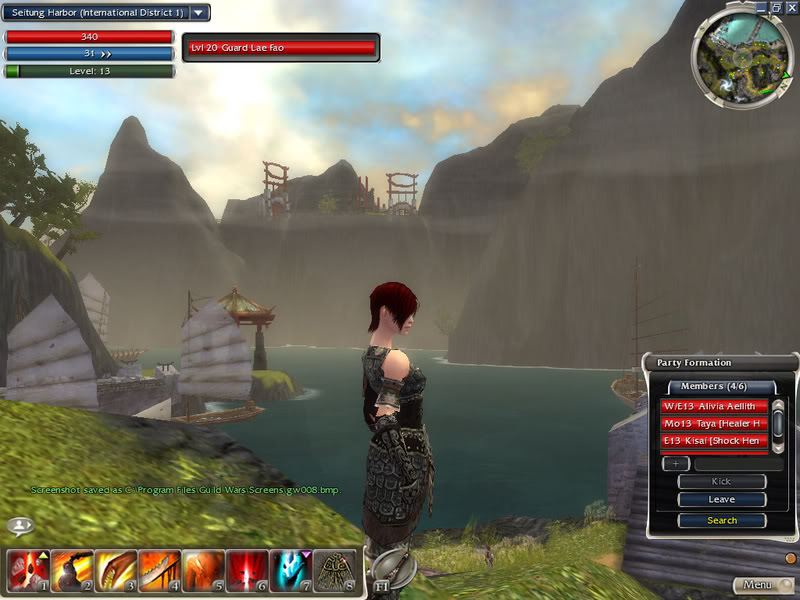Open the party Search
800x600 pixels.
[722, 520]
